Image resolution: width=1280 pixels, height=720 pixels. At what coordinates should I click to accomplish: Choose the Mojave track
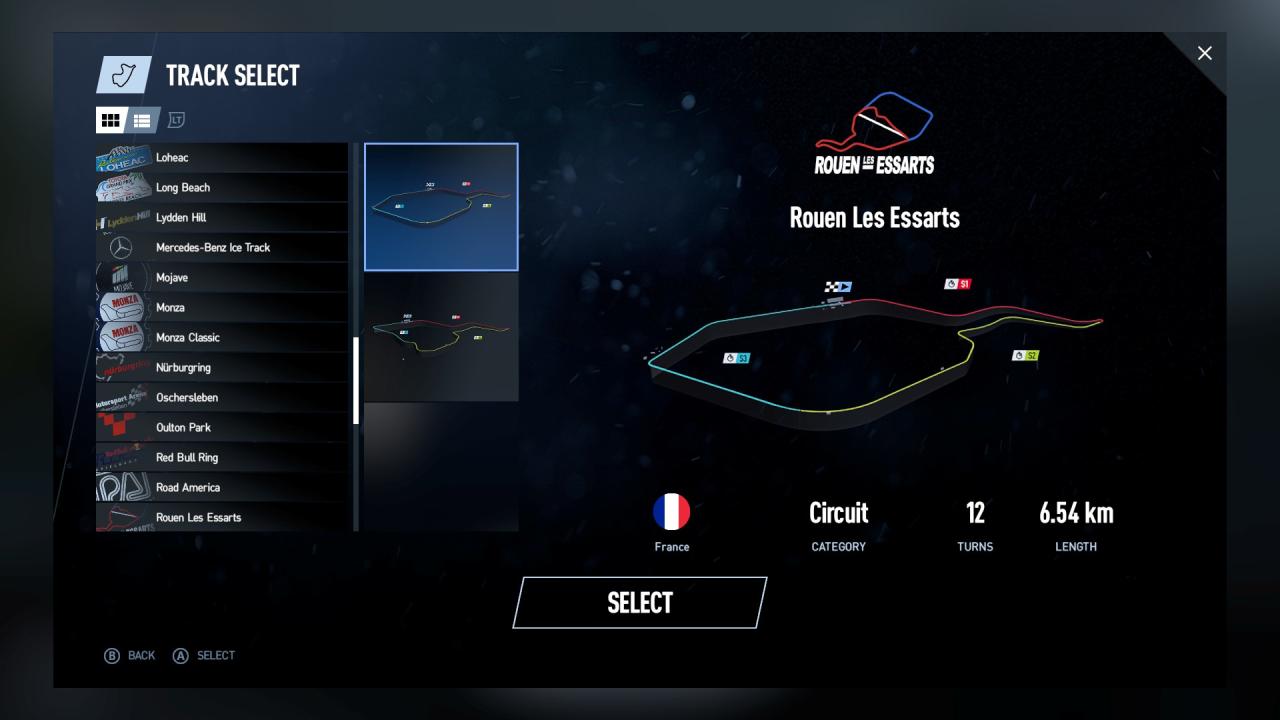click(222, 277)
